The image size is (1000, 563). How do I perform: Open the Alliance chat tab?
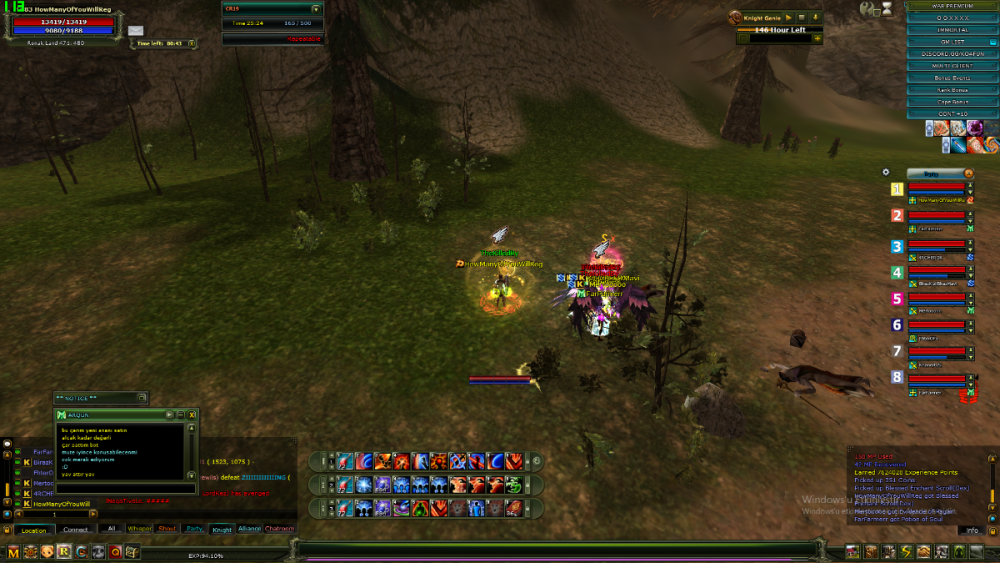point(249,528)
